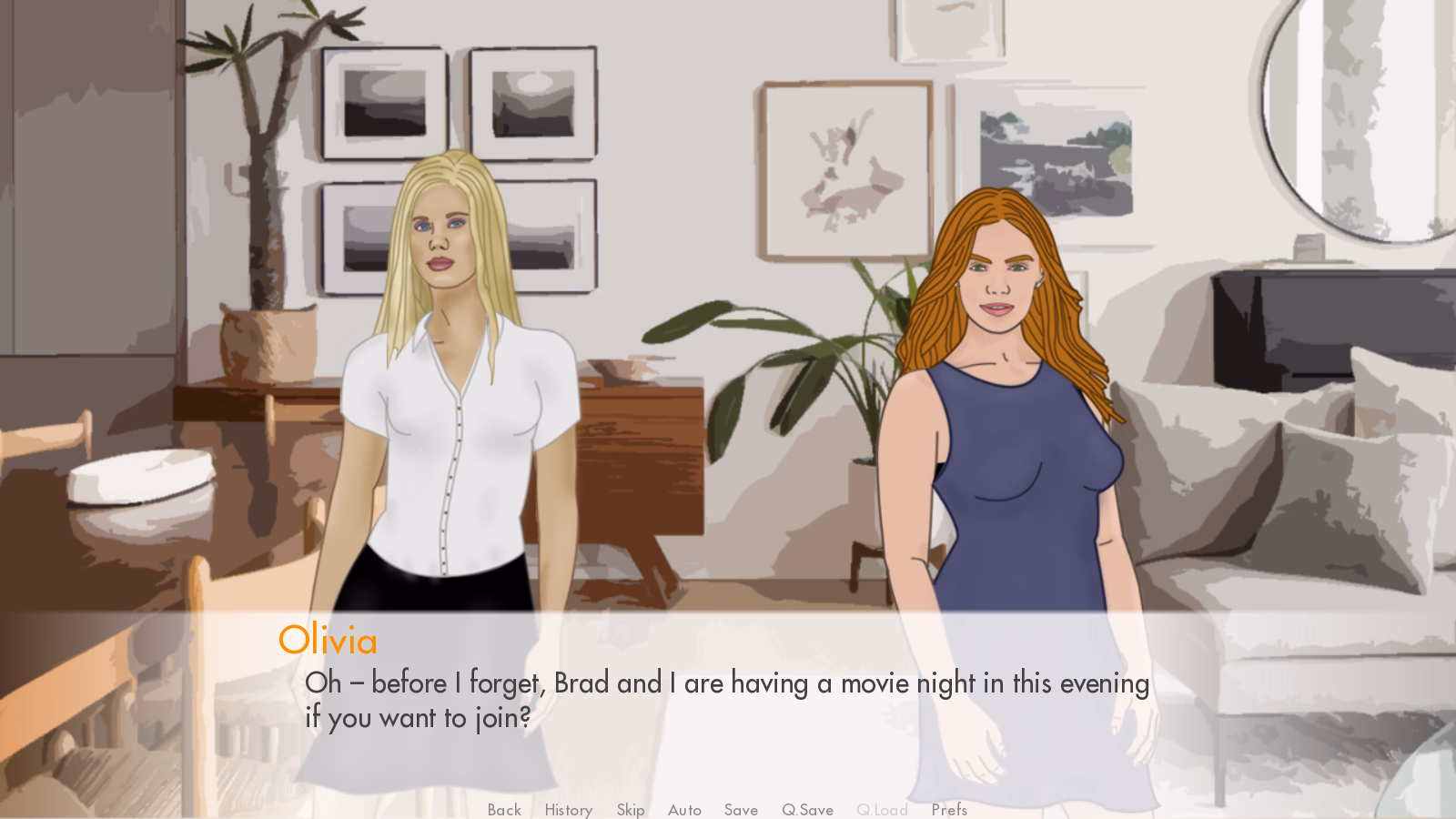Click the grayed-out Q.Load option
Screen dimensions: 1456x819
882,810
